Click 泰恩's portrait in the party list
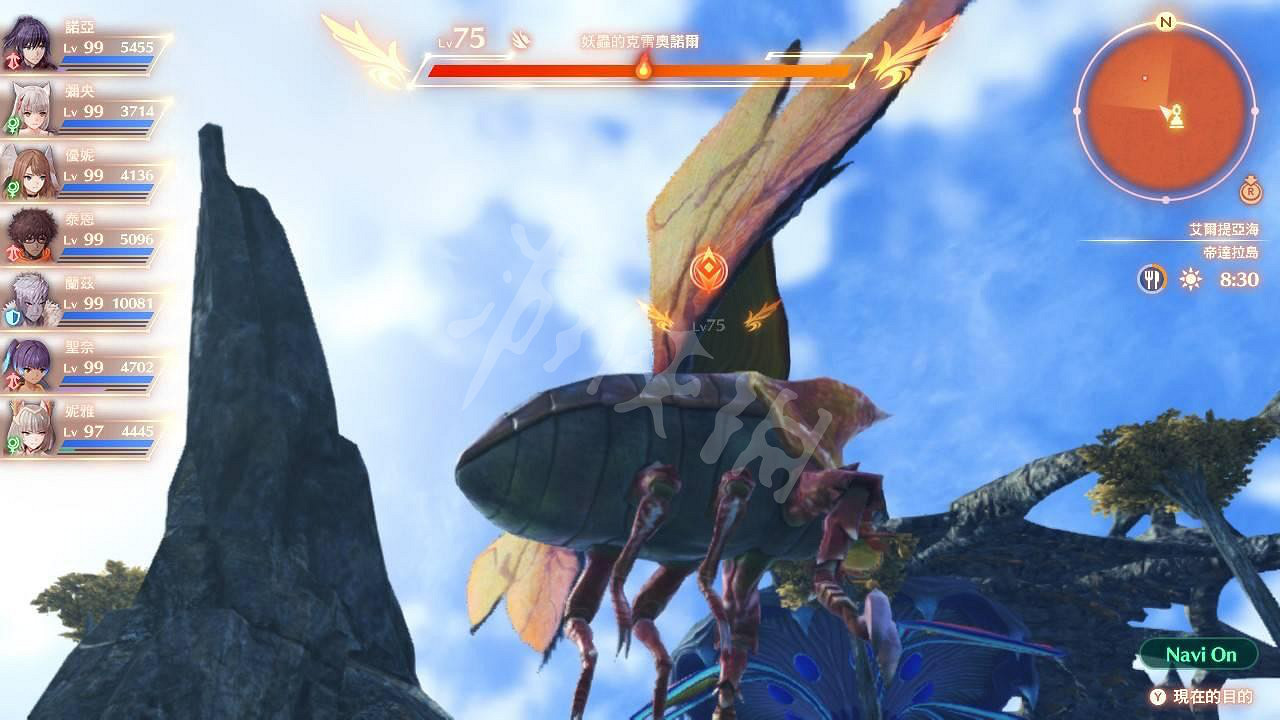1280x720 pixels. tap(35, 236)
